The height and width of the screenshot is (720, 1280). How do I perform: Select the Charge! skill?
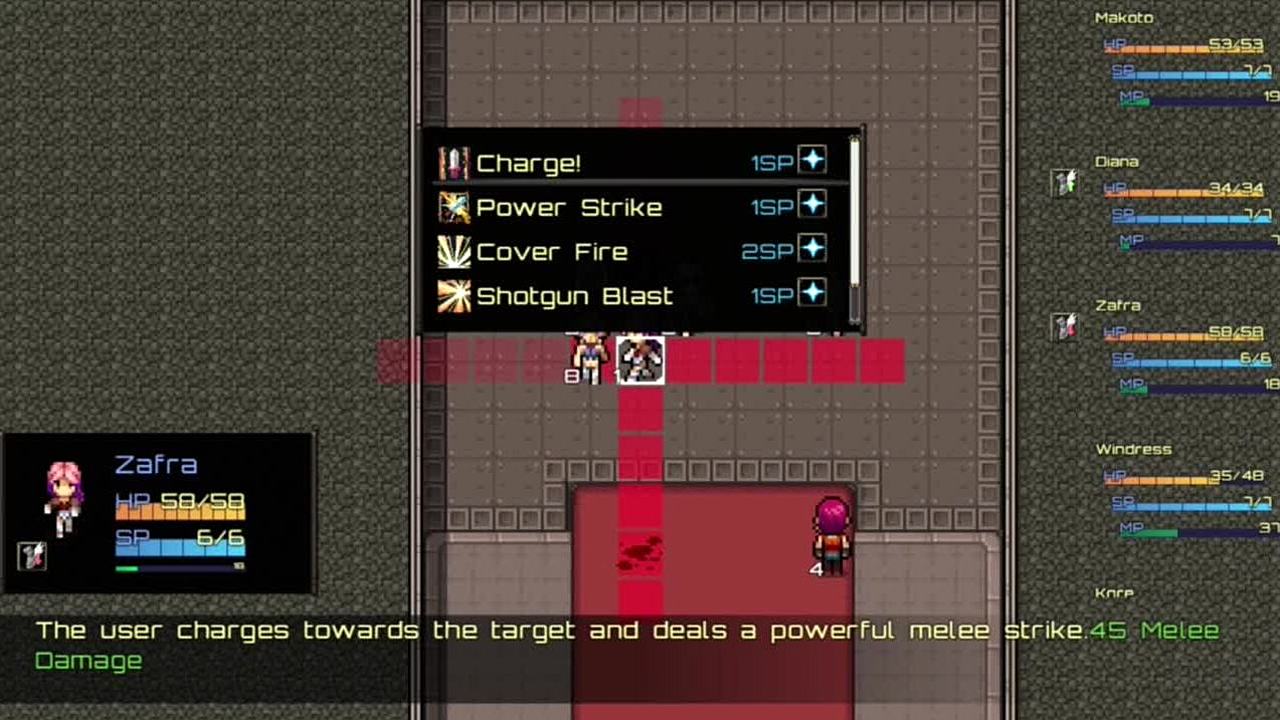point(528,163)
